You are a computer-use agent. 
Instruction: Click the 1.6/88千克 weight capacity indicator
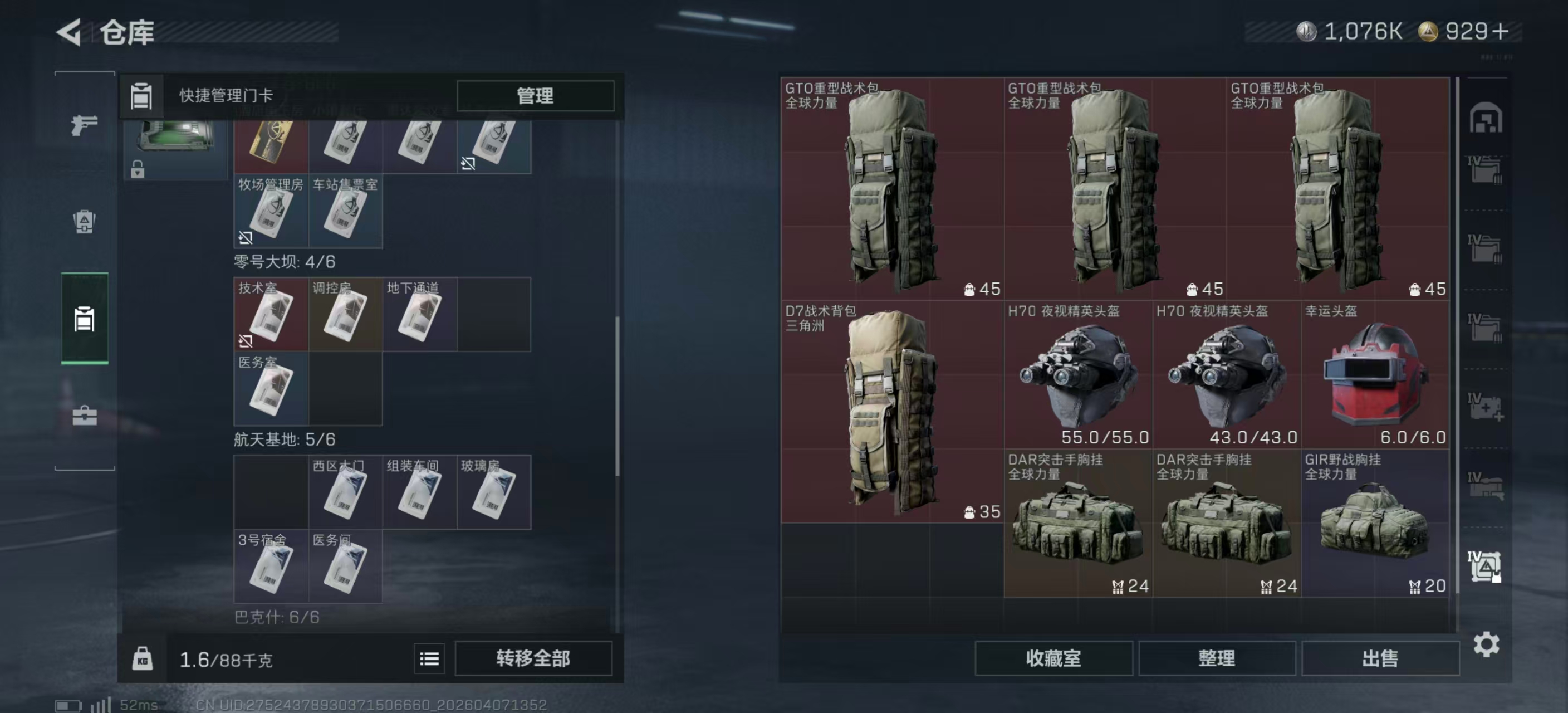point(225,659)
